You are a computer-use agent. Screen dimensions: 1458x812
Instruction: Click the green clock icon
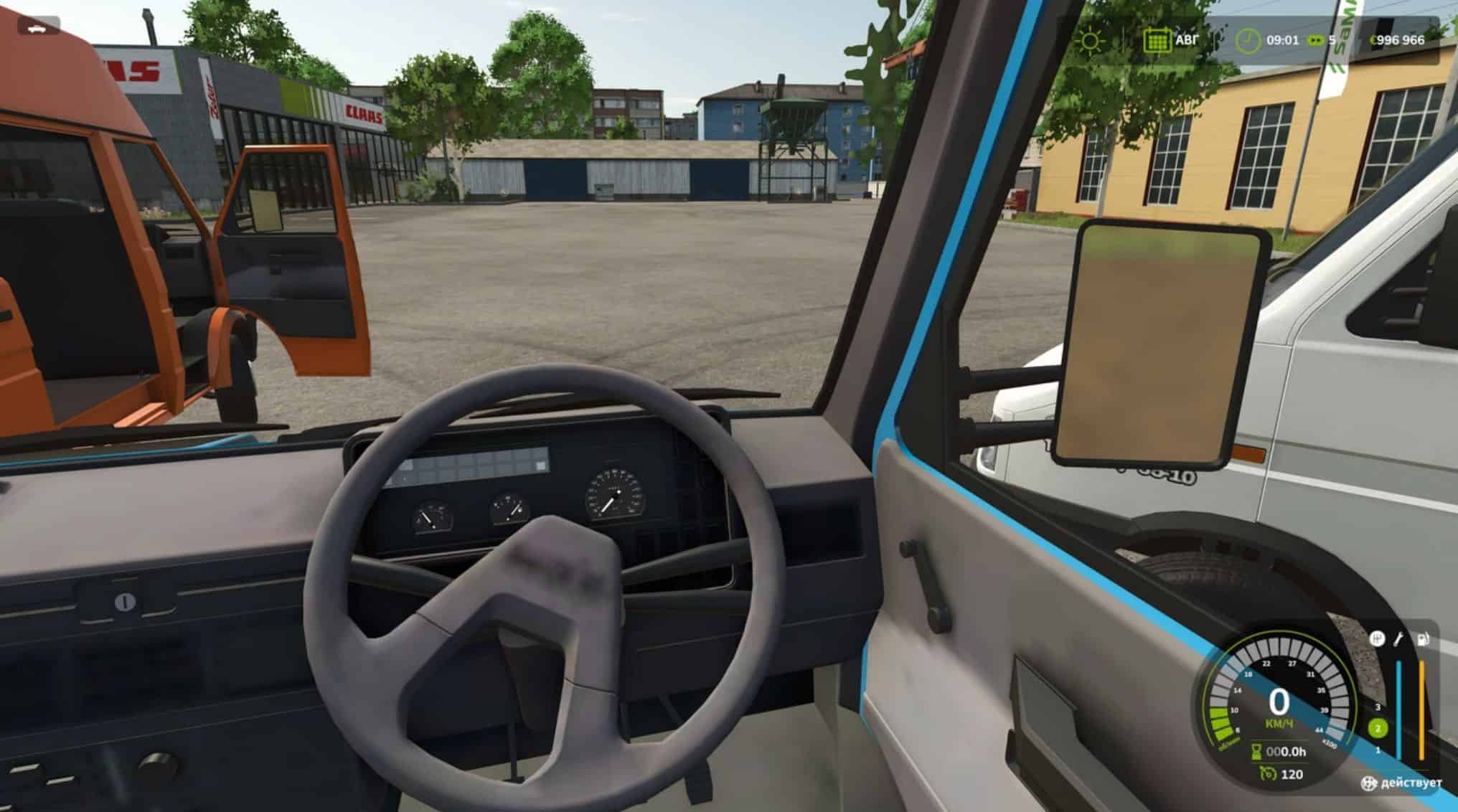(x=1248, y=40)
